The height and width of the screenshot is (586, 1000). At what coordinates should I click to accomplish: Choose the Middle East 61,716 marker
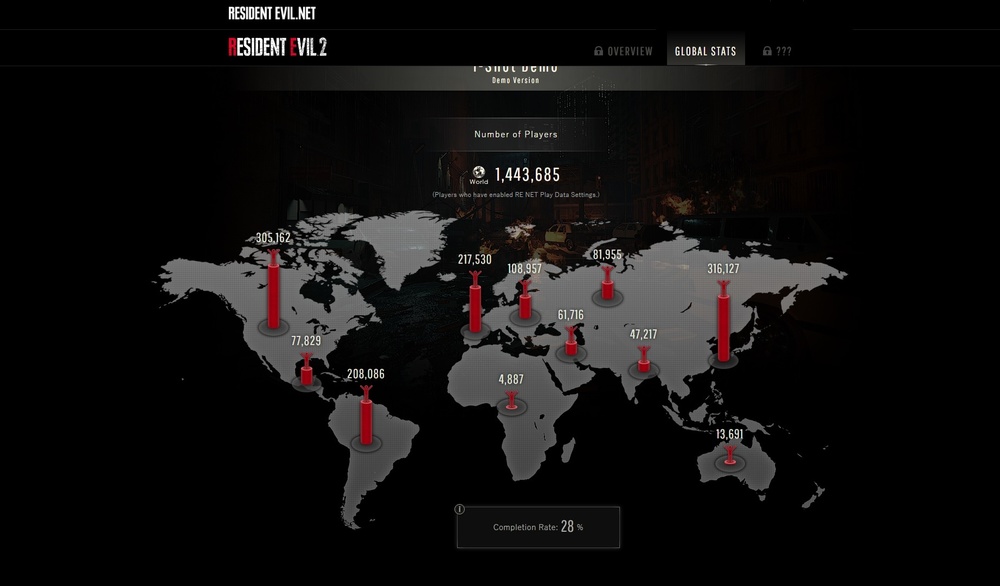pyautogui.click(x=571, y=342)
